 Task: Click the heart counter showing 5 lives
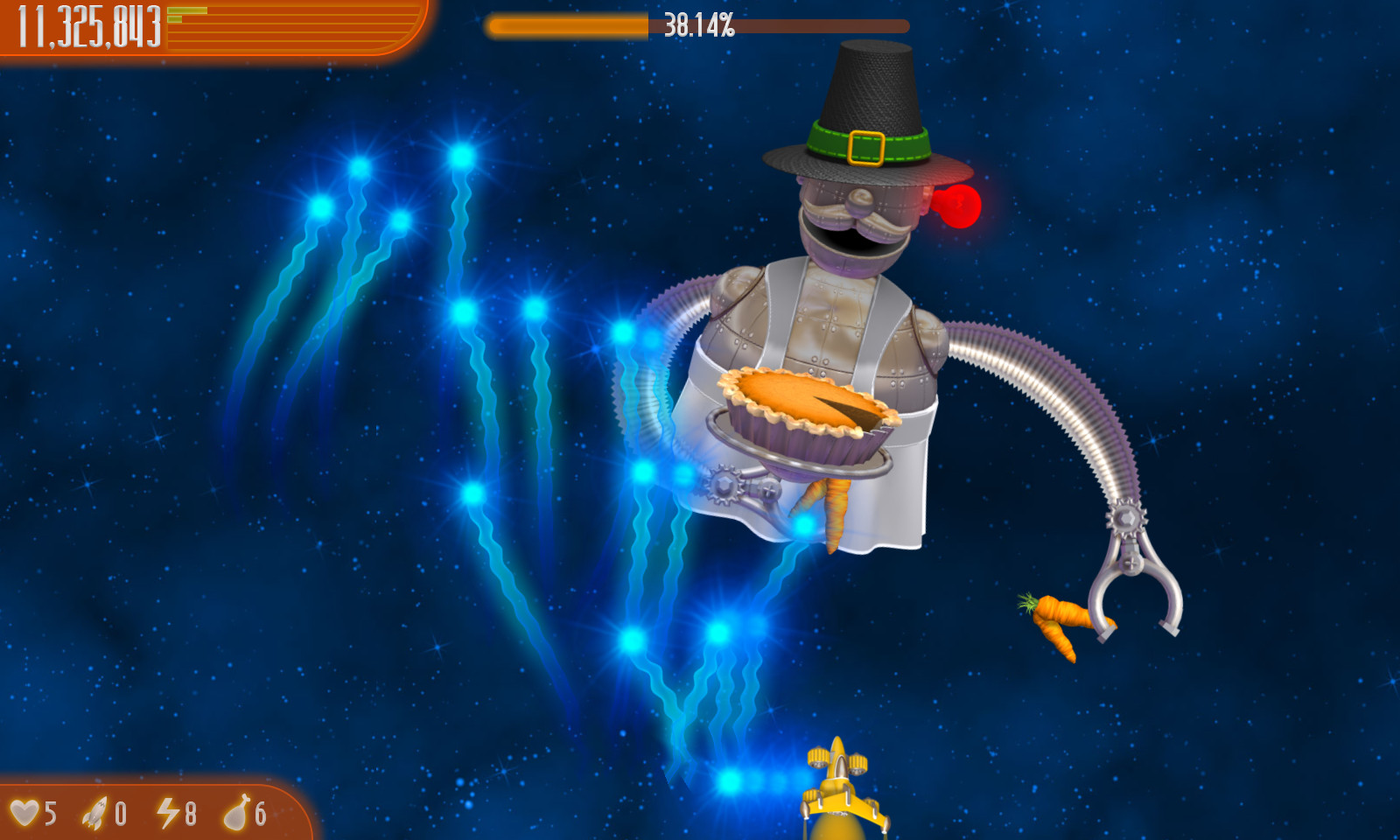point(49,814)
